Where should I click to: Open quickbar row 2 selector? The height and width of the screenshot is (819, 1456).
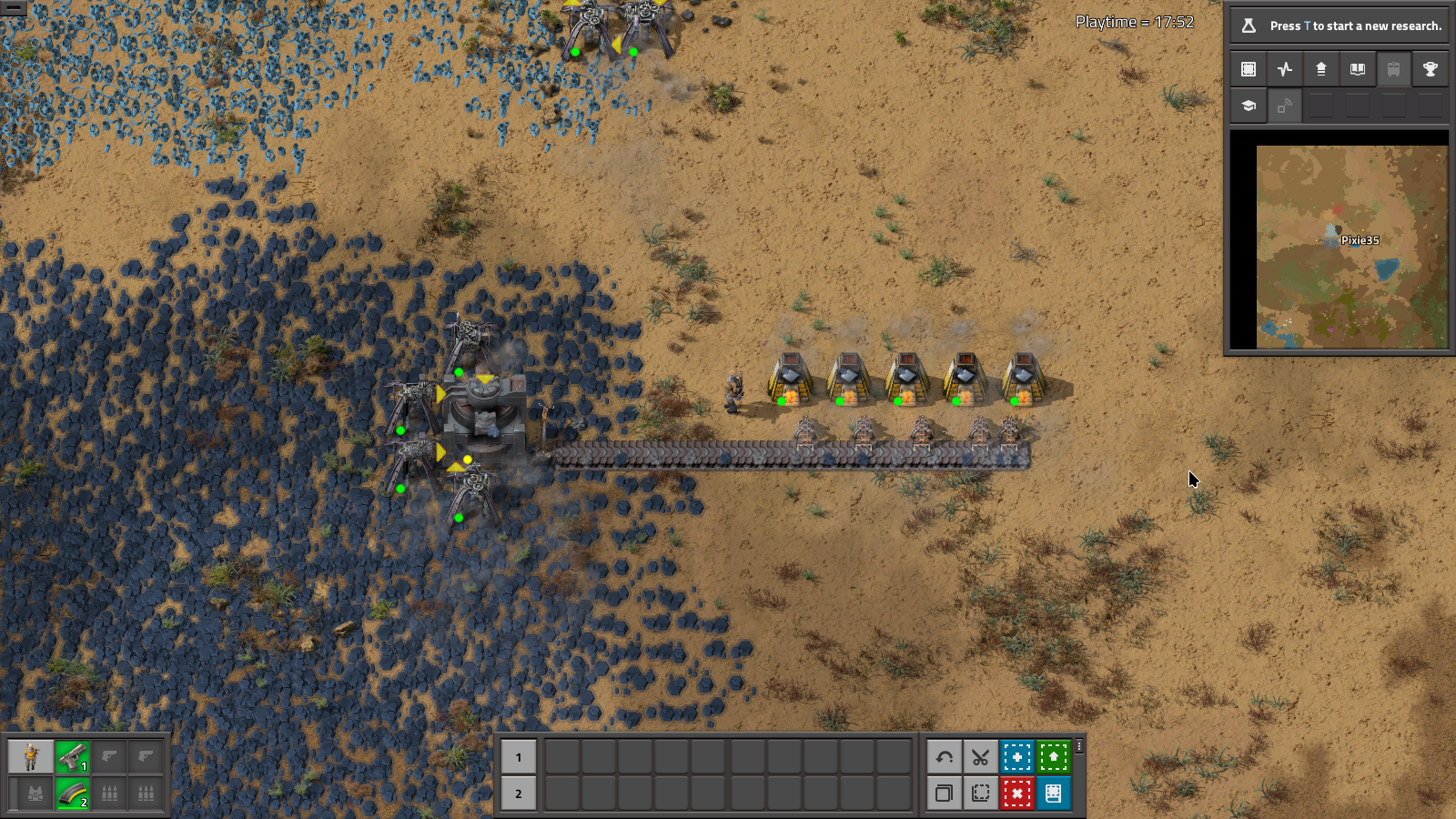pos(519,793)
